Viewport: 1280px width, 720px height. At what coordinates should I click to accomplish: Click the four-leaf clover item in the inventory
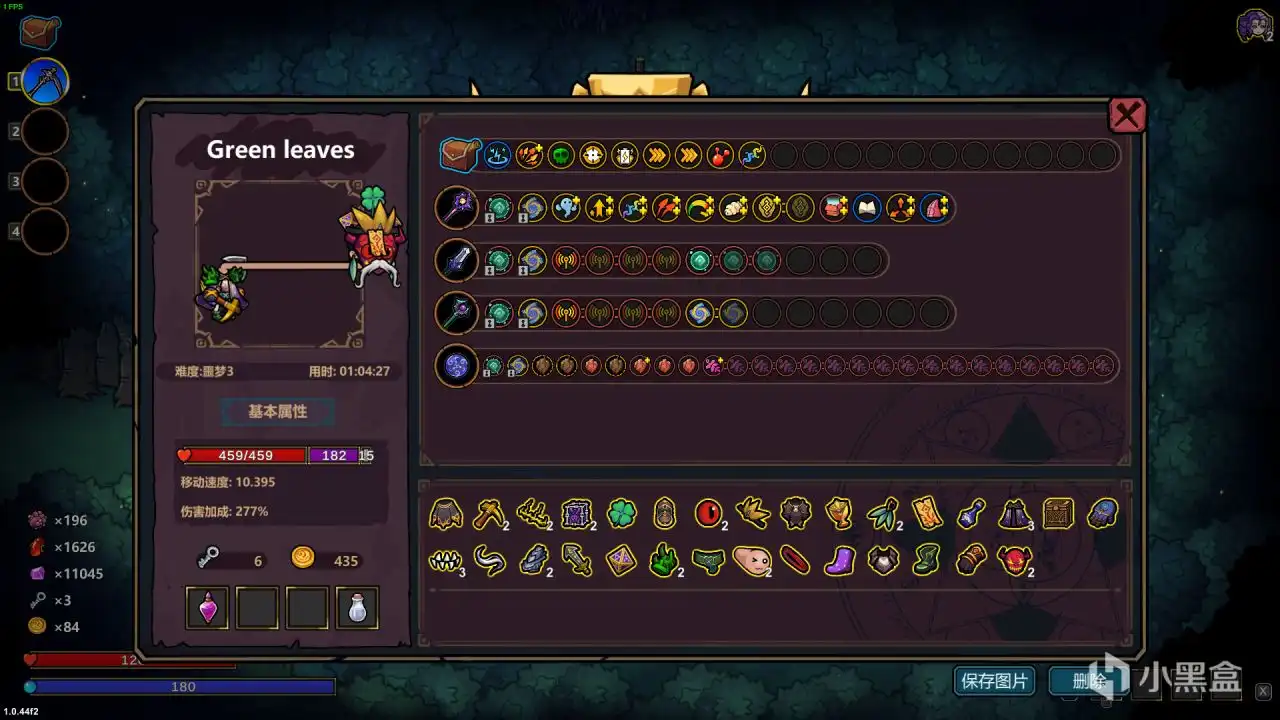[x=621, y=513]
